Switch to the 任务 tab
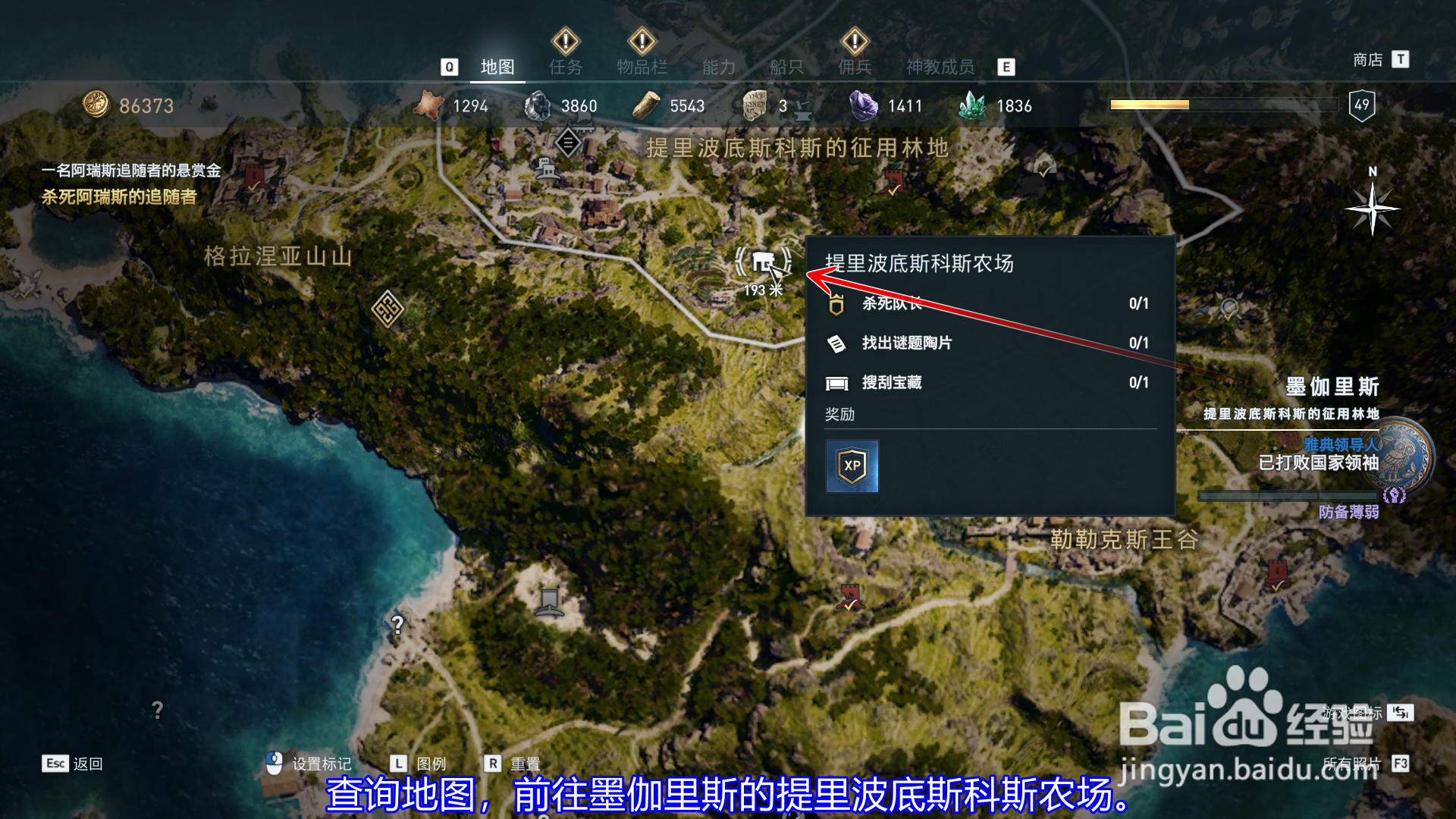 point(564,67)
